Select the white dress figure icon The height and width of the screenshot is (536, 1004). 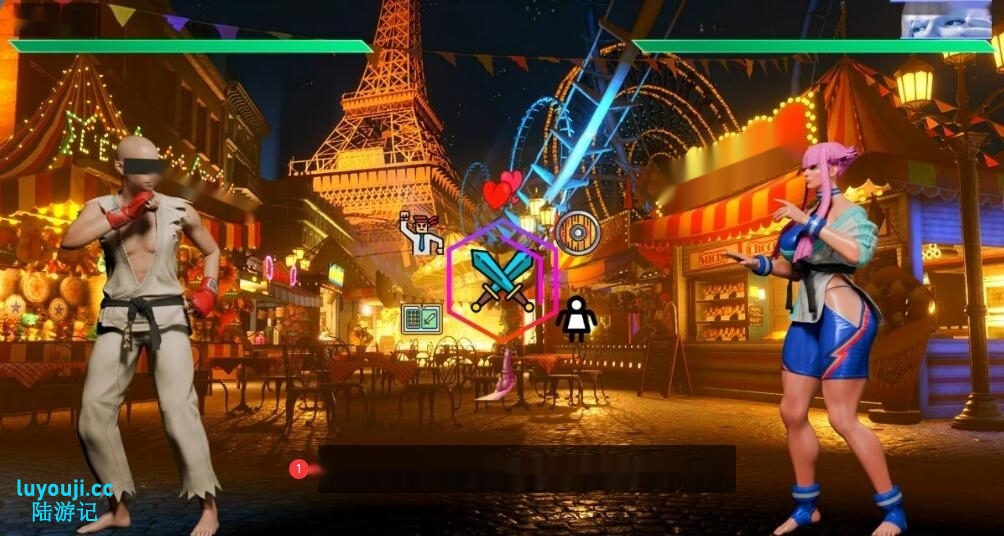pyautogui.click(x=577, y=318)
